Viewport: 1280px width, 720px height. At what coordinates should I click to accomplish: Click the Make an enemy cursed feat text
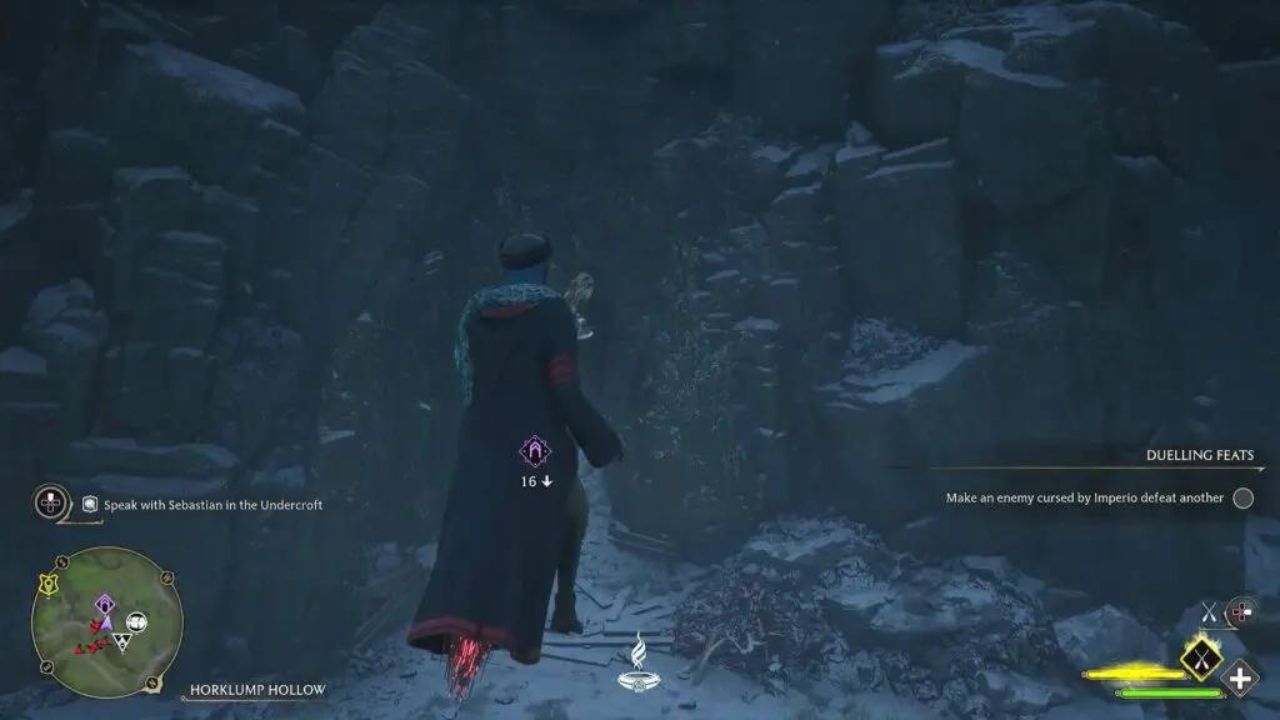1085,496
